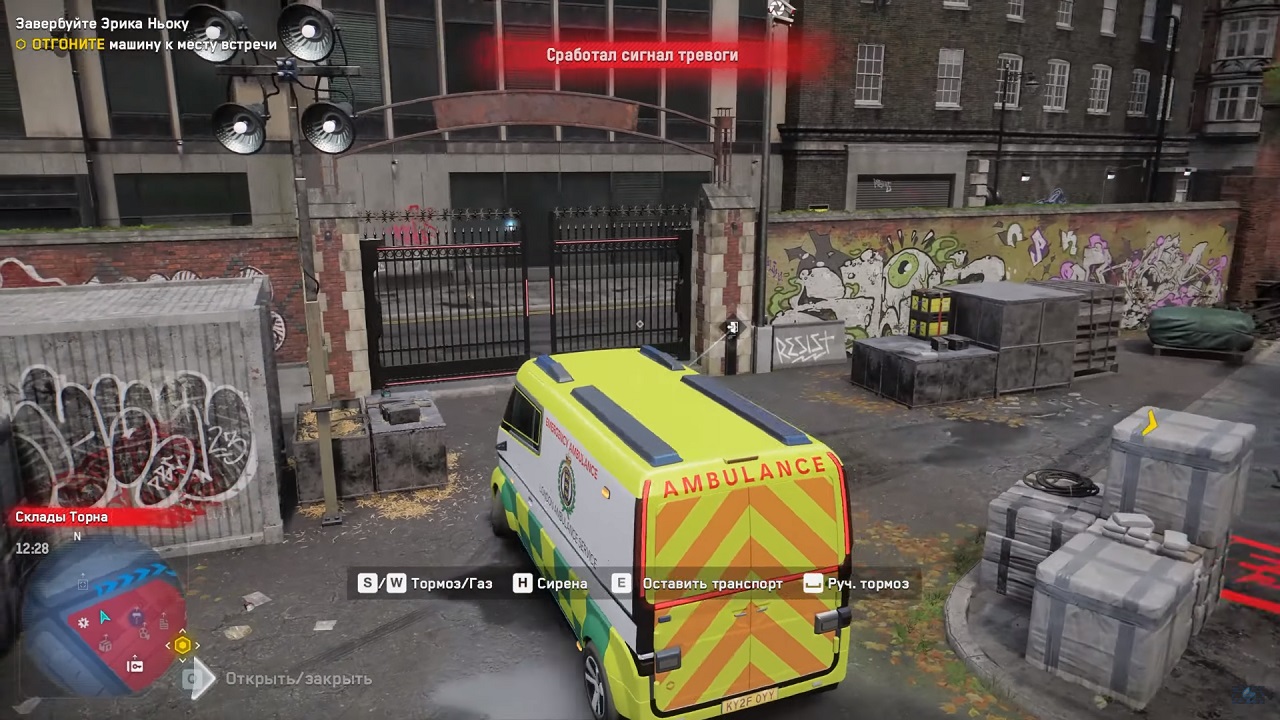Select the yellow waypoint arrow marker
This screenshot has width=1280, height=720.
click(x=1150, y=422)
